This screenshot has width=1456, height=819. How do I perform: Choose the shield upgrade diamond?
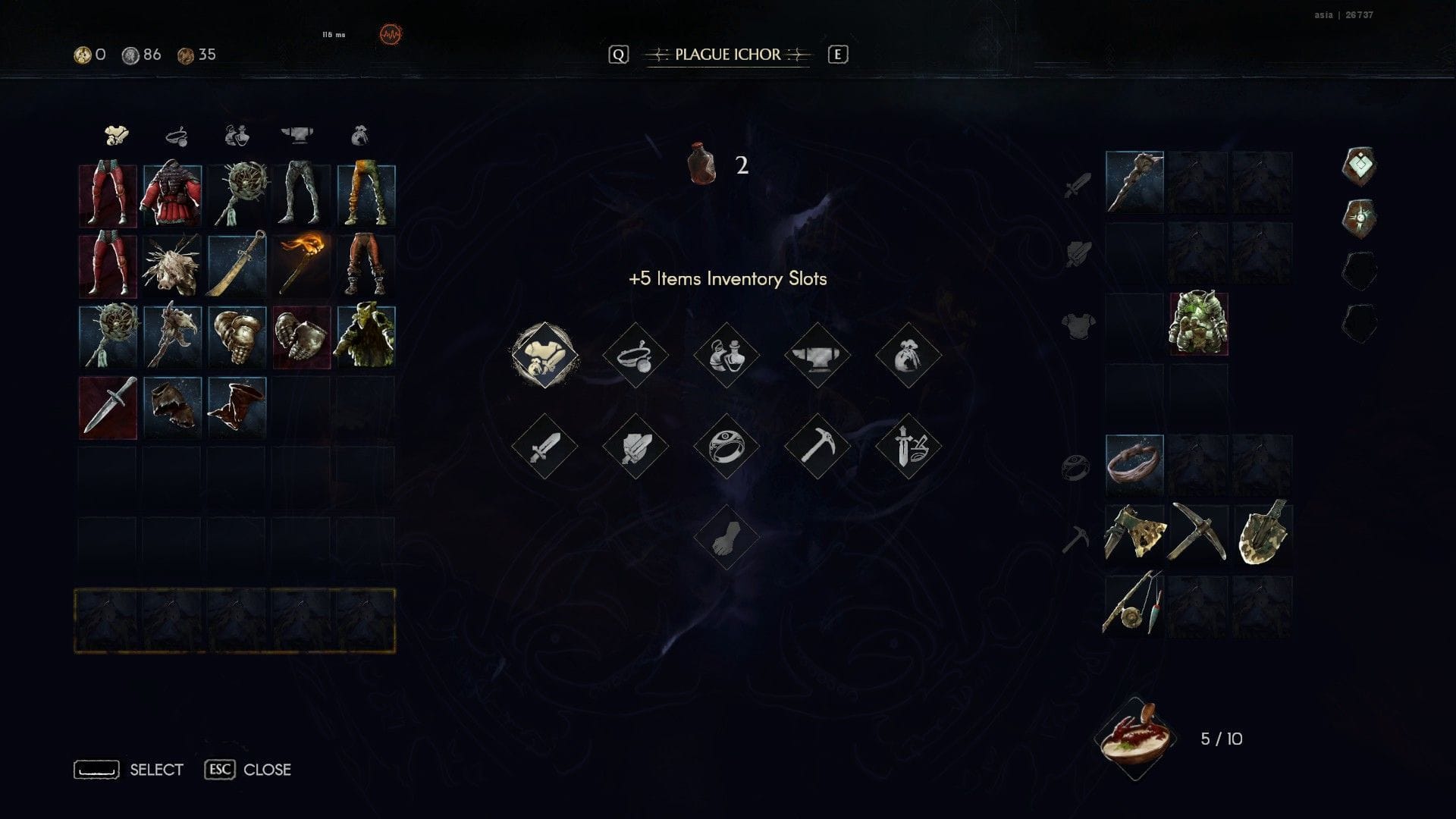click(x=635, y=446)
